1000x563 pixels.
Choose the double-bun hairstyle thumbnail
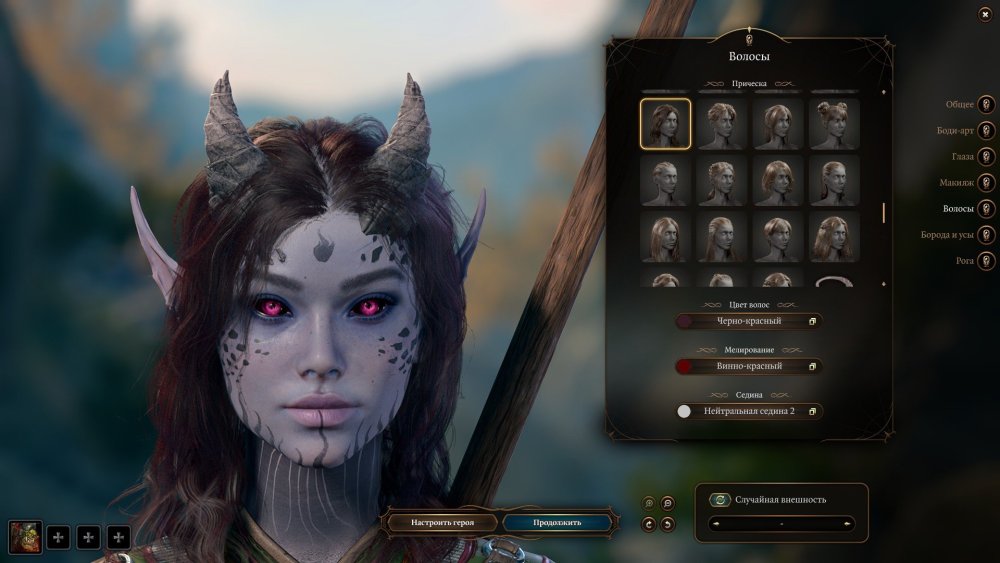[834, 124]
